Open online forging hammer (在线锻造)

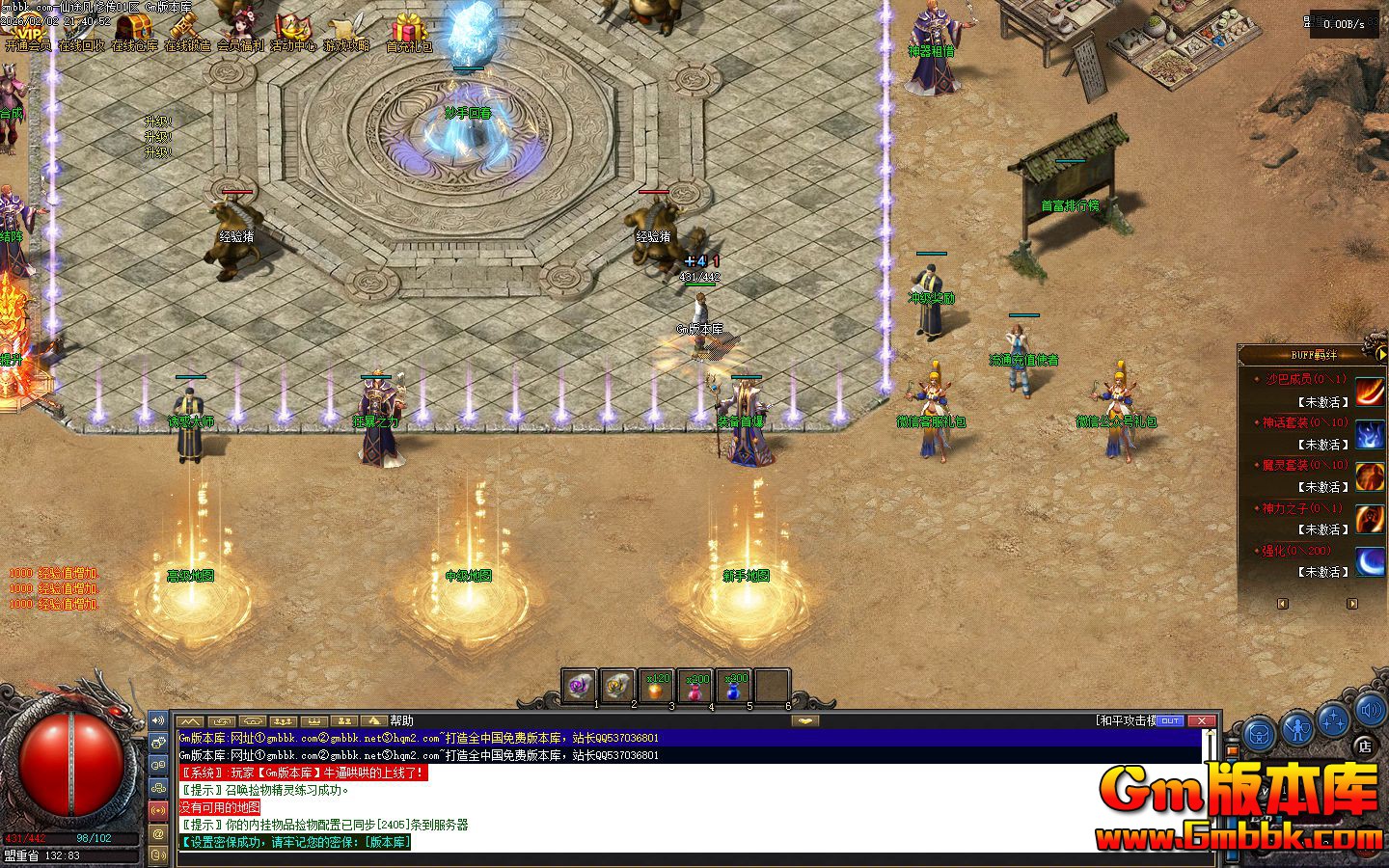[x=187, y=33]
